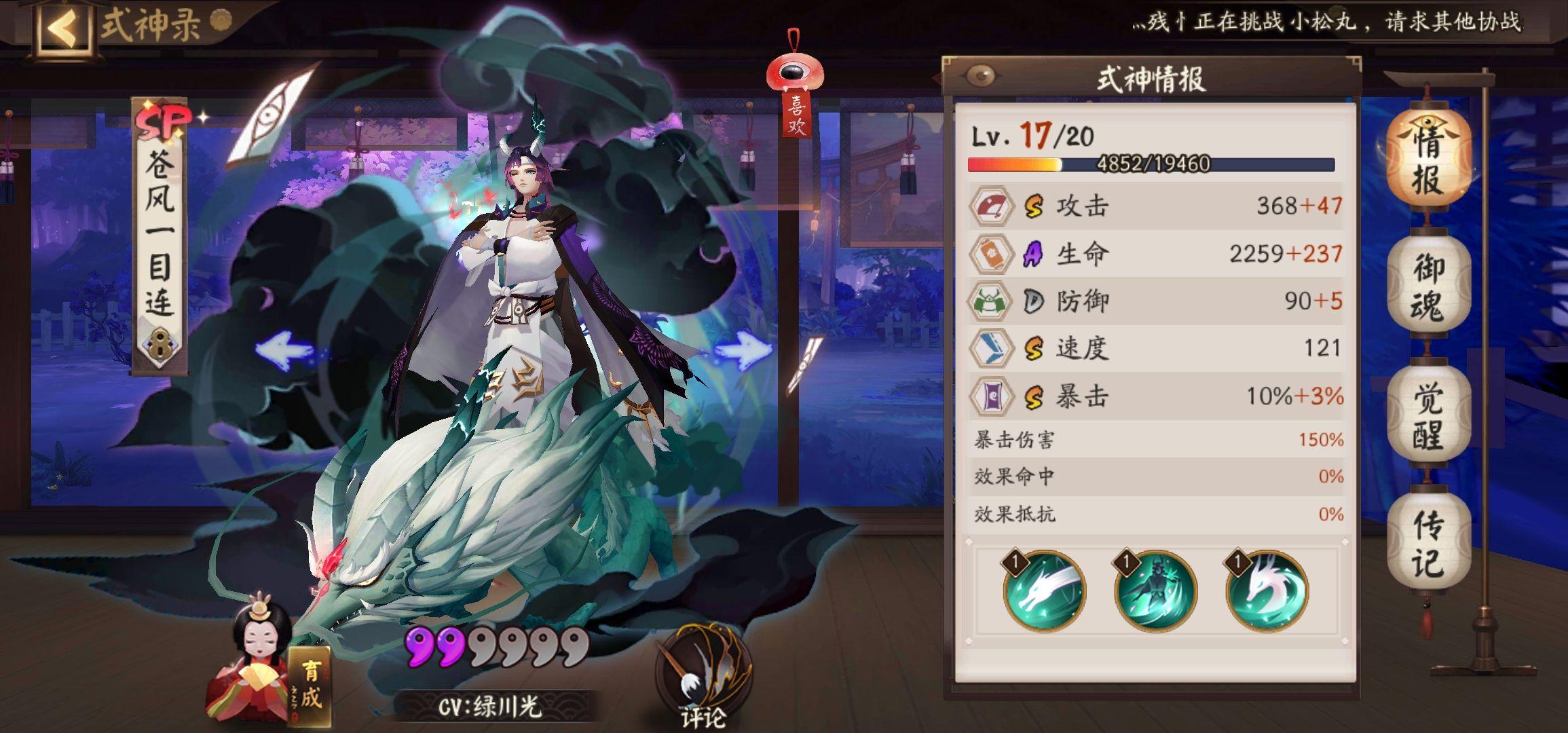
Task: Click the 速度 speed stat row
Action: click(x=1155, y=348)
